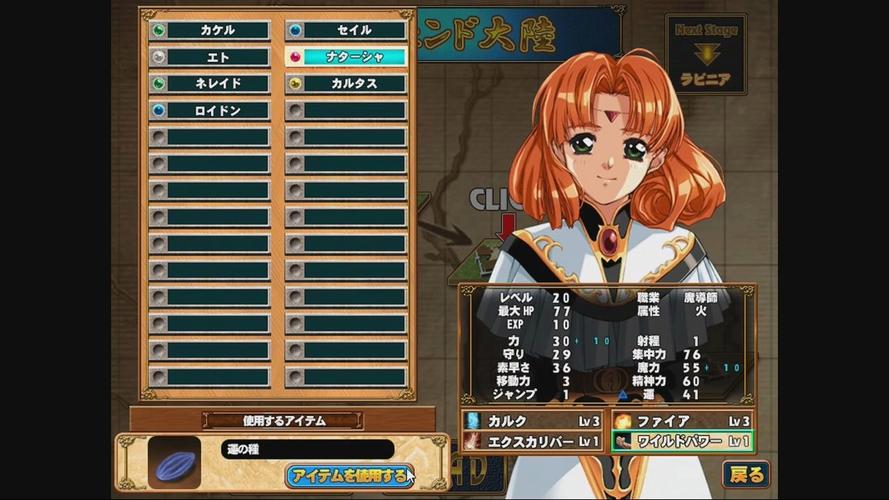Choose the ファイア spell entry
The height and width of the screenshot is (500, 889).
[x=682, y=421]
